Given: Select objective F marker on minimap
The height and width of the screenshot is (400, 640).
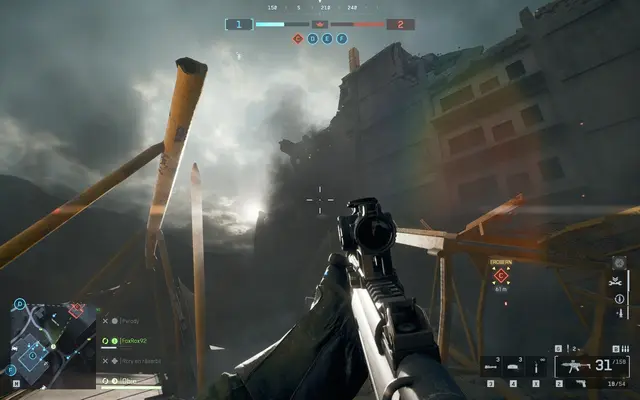Looking at the screenshot, I should point(12,371).
